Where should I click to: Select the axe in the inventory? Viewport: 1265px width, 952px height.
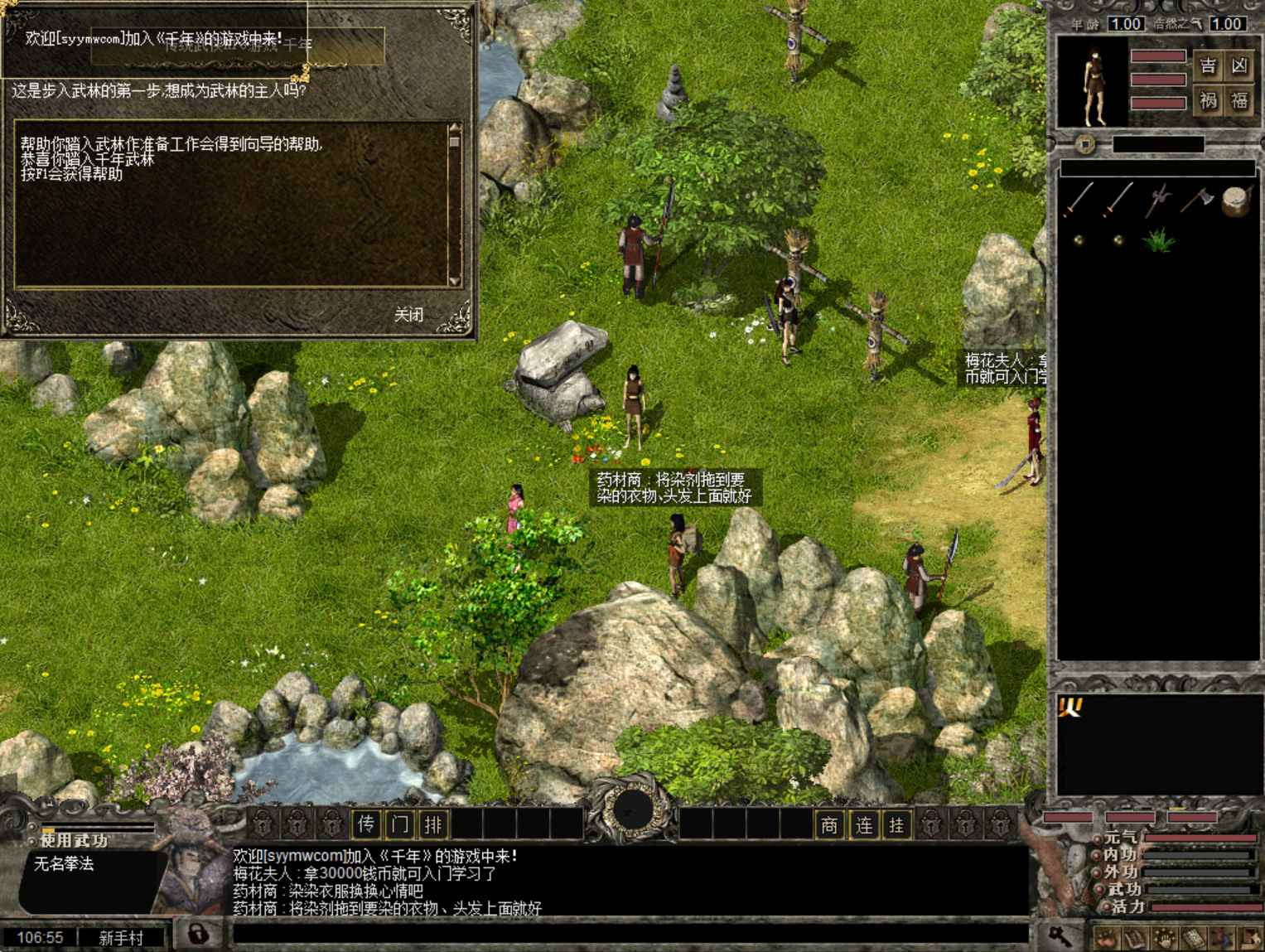coord(1197,200)
